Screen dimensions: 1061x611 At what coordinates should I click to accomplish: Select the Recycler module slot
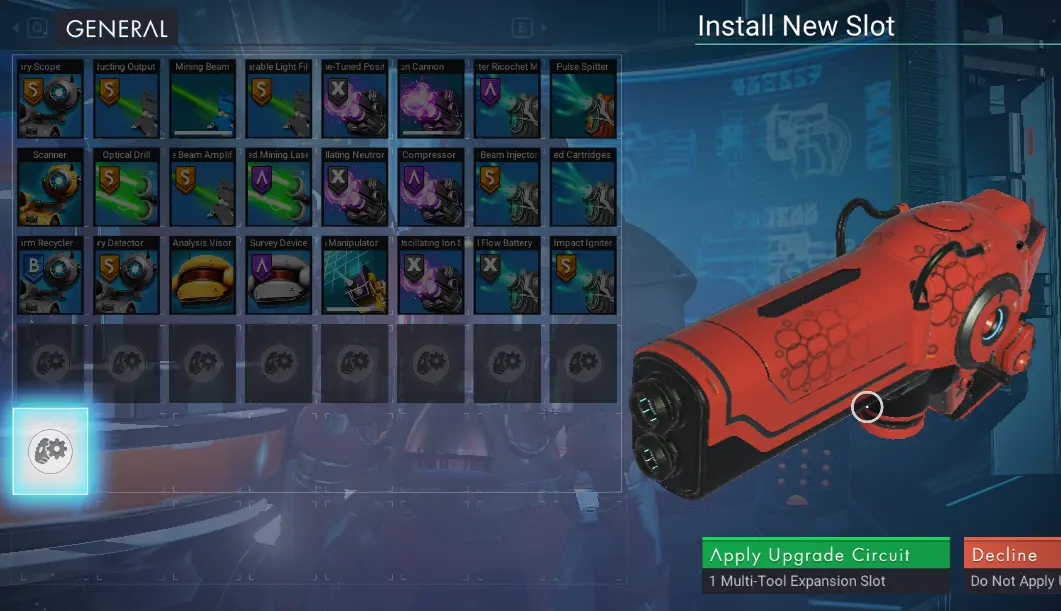tap(50, 276)
